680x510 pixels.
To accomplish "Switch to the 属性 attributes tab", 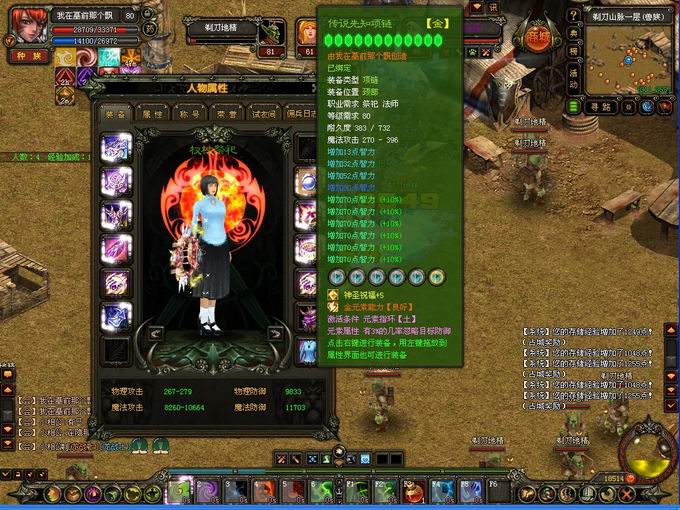I will click(x=153, y=114).
